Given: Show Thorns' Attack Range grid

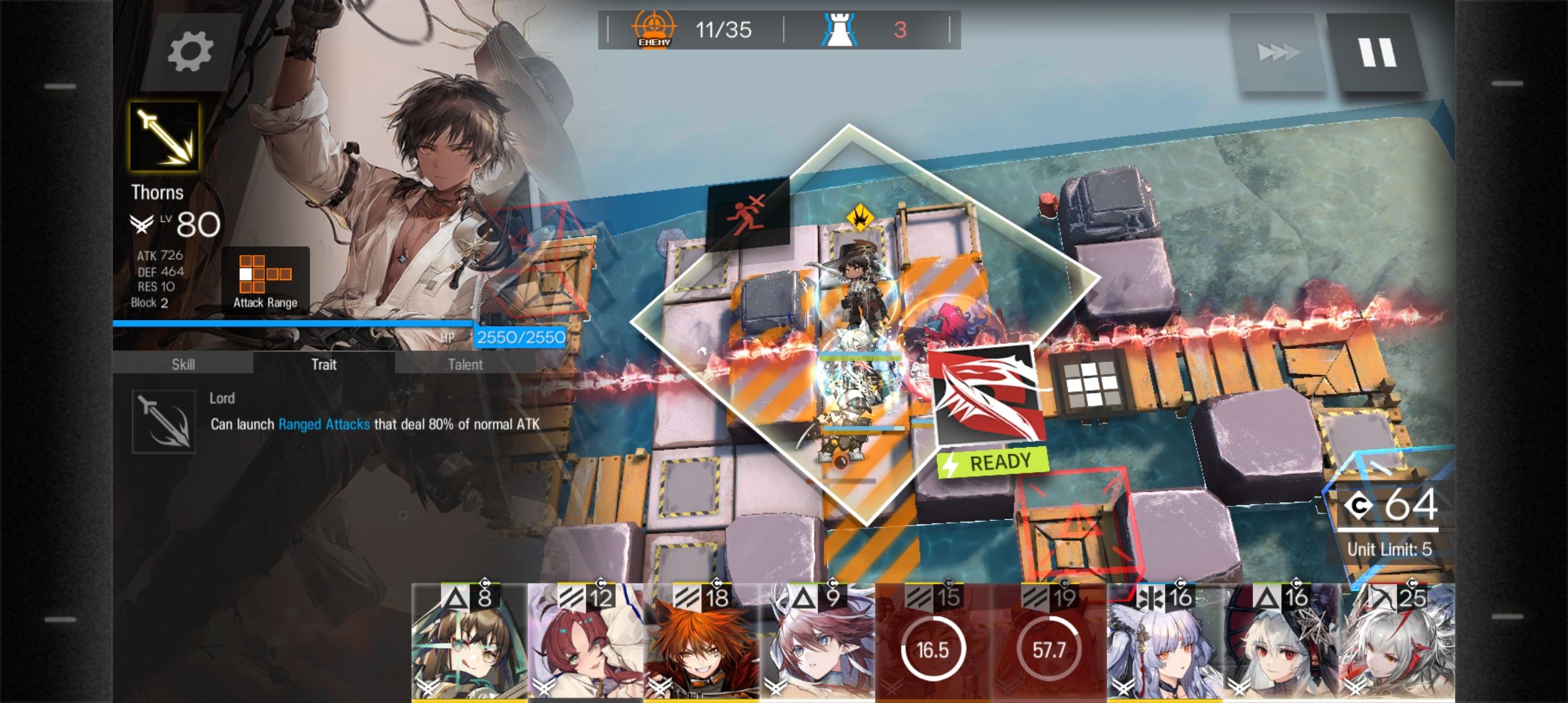Looking at the screenshot, I should [x=265, y=281].
